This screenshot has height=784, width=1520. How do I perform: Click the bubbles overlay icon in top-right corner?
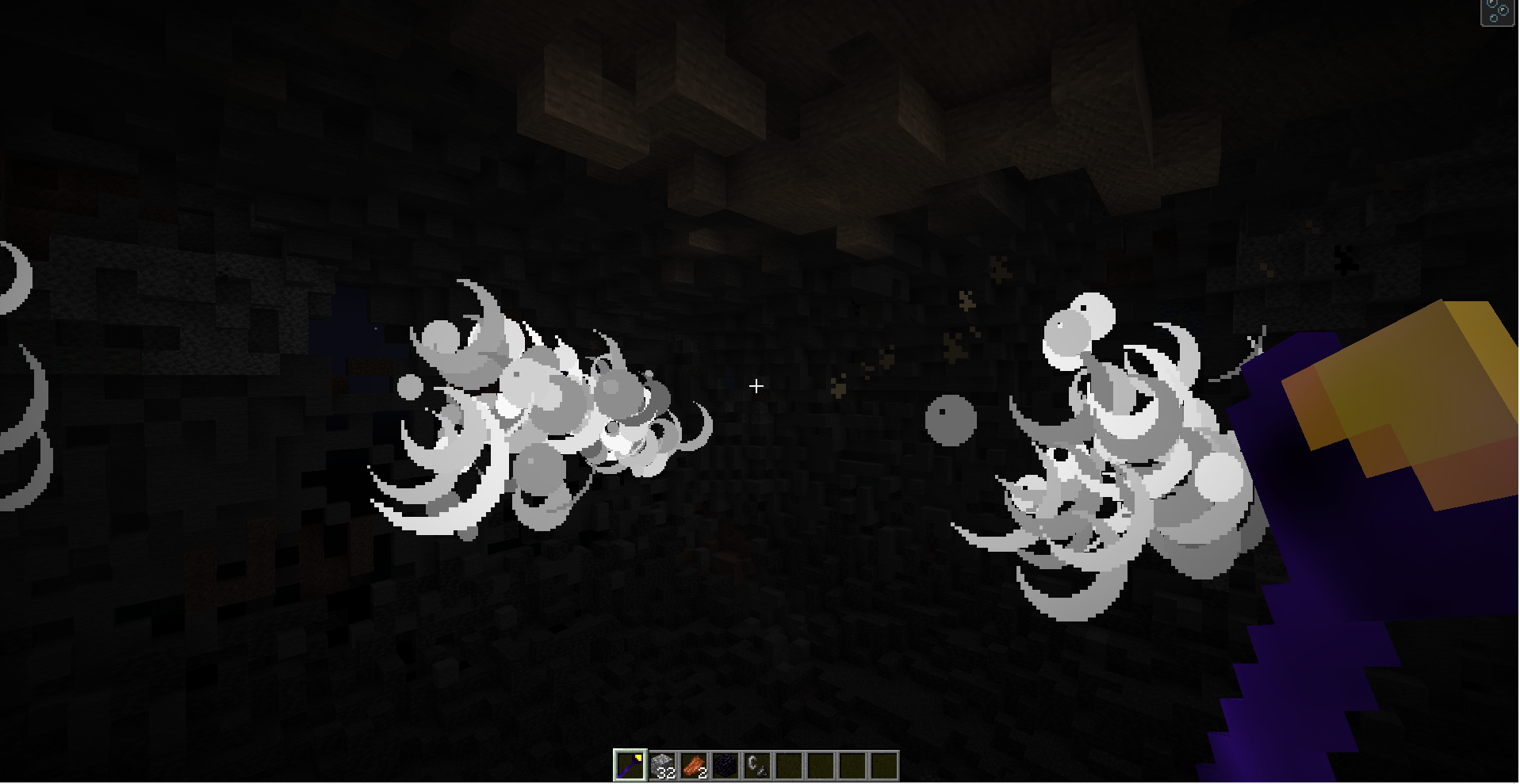pos(1499,11)
